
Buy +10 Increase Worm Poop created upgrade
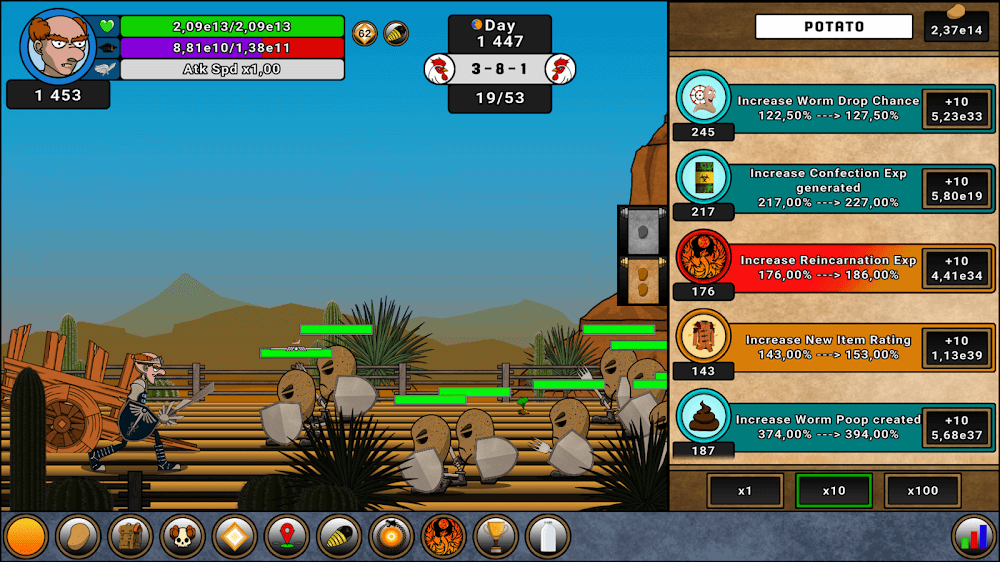tap(957, 427)
